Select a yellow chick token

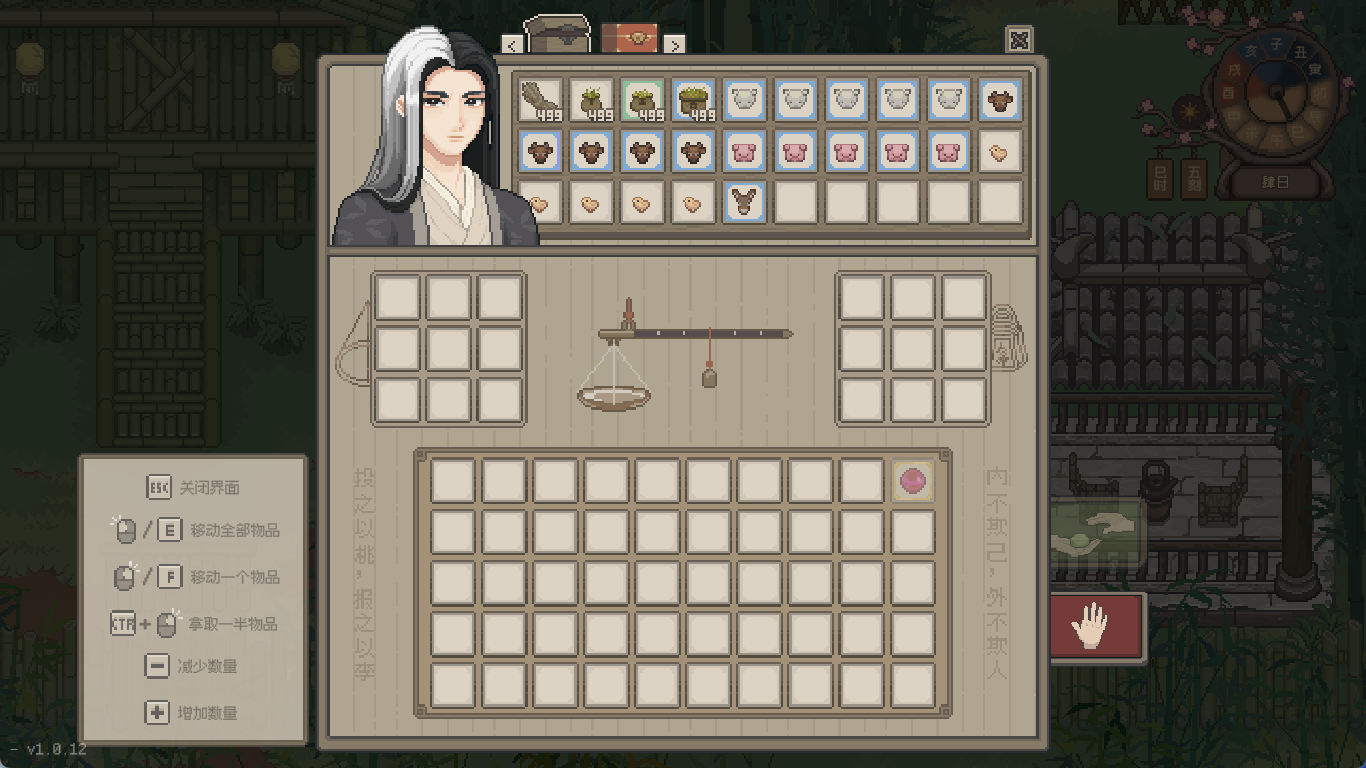click(998, 151)
